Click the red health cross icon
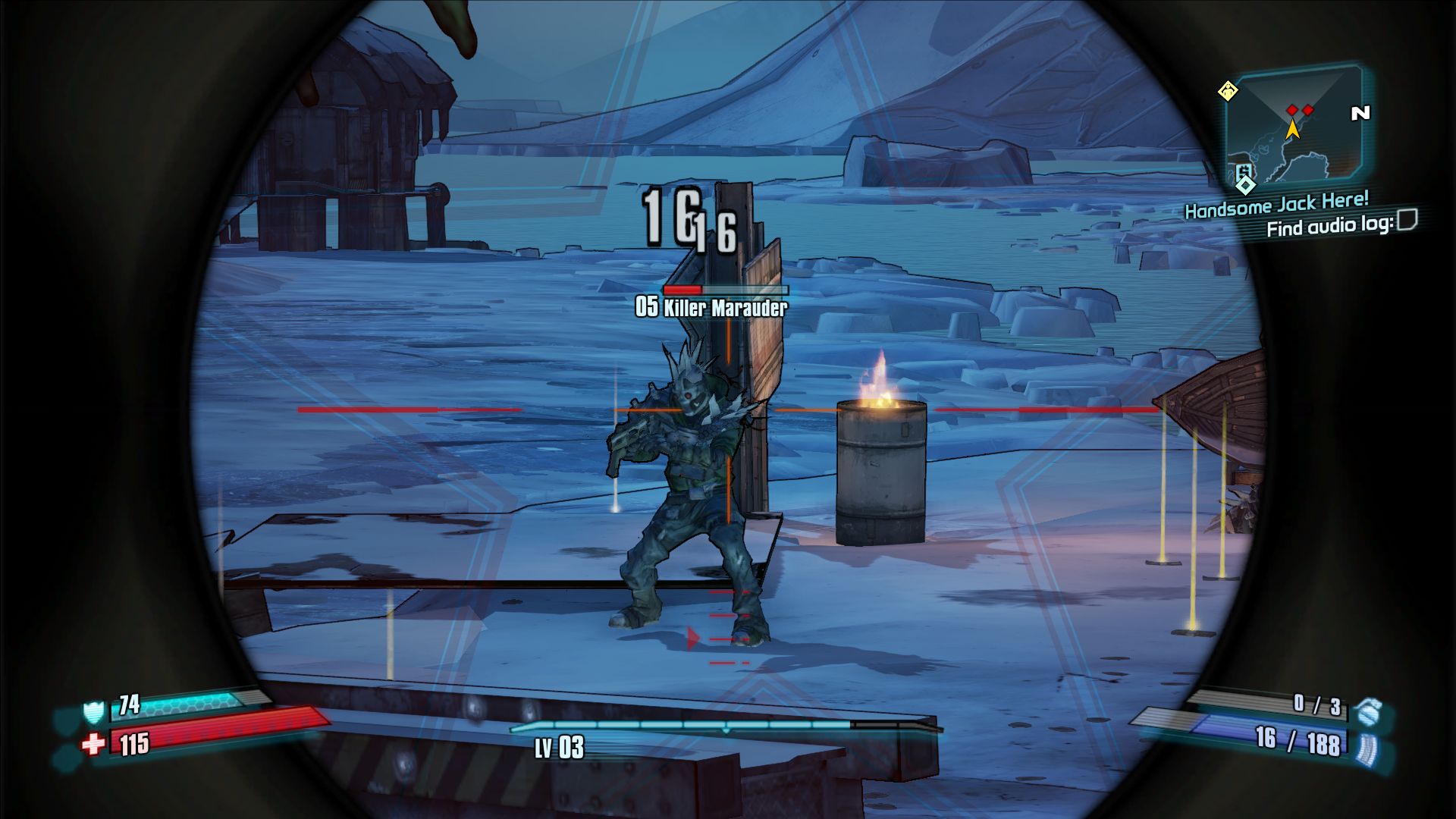The image size is (1456, 819). (x=93, y=745)
